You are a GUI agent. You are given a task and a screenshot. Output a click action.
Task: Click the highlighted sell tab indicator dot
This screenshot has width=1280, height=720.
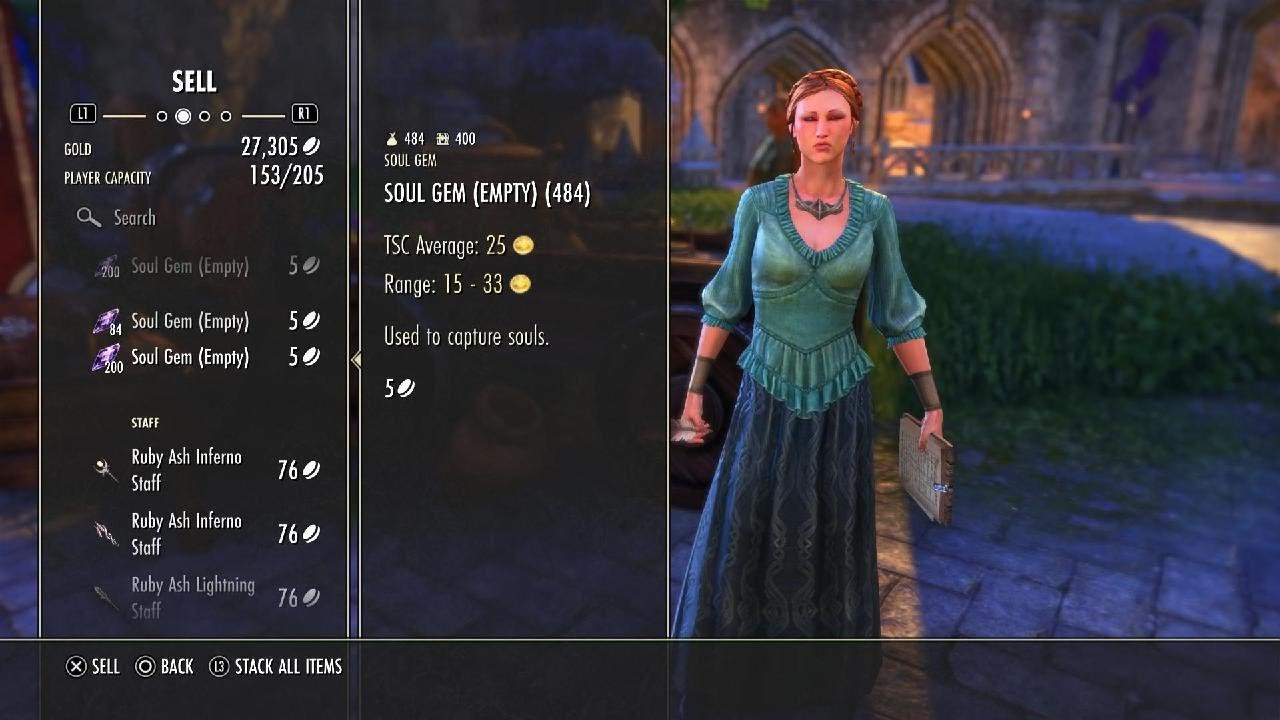[183, 116]
